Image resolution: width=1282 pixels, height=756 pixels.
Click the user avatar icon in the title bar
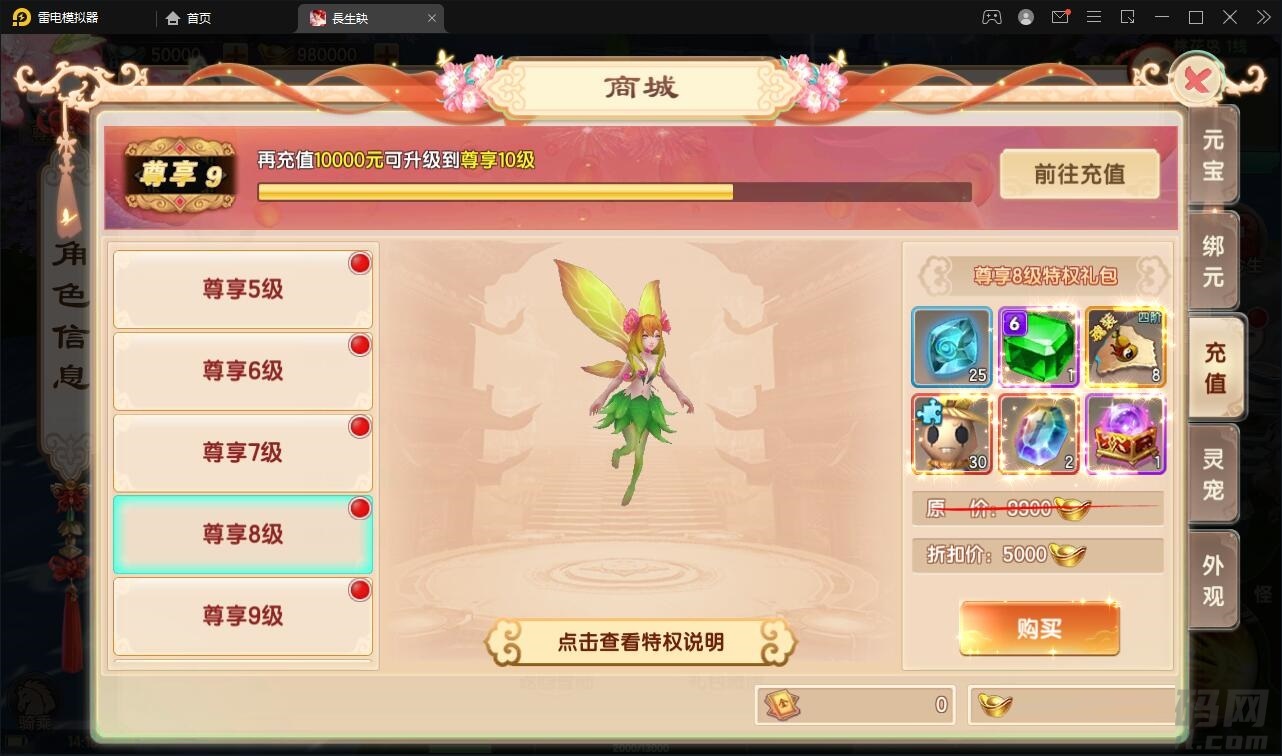click(1025, 17)
